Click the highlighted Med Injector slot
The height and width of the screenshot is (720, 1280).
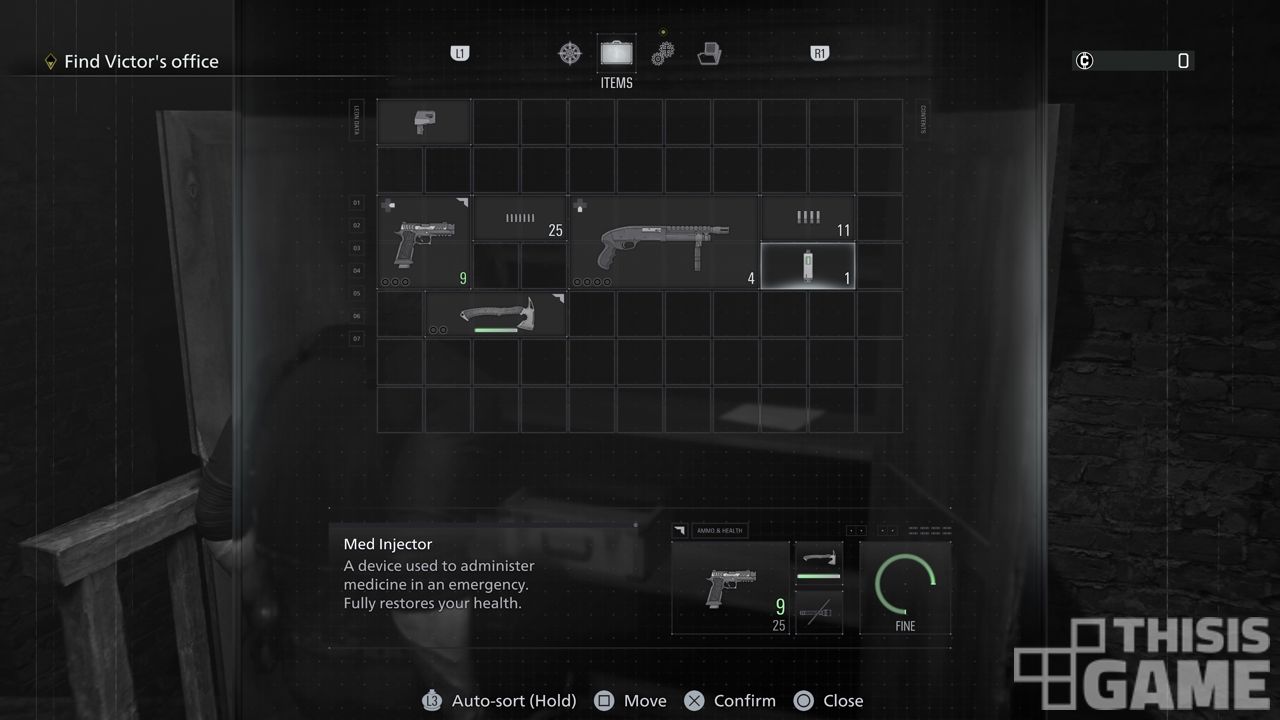(808, 266)
